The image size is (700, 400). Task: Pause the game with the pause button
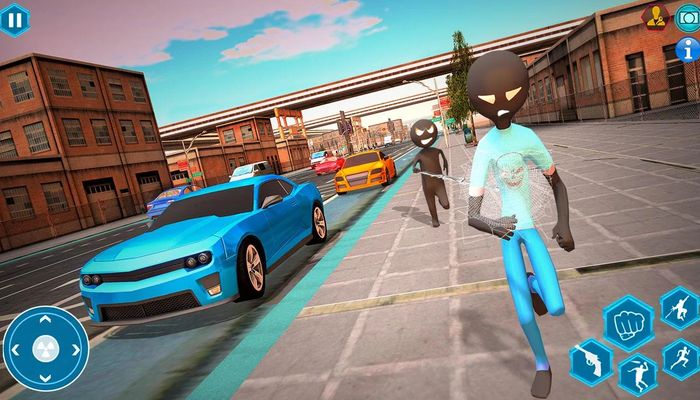(x=14, y=19)
